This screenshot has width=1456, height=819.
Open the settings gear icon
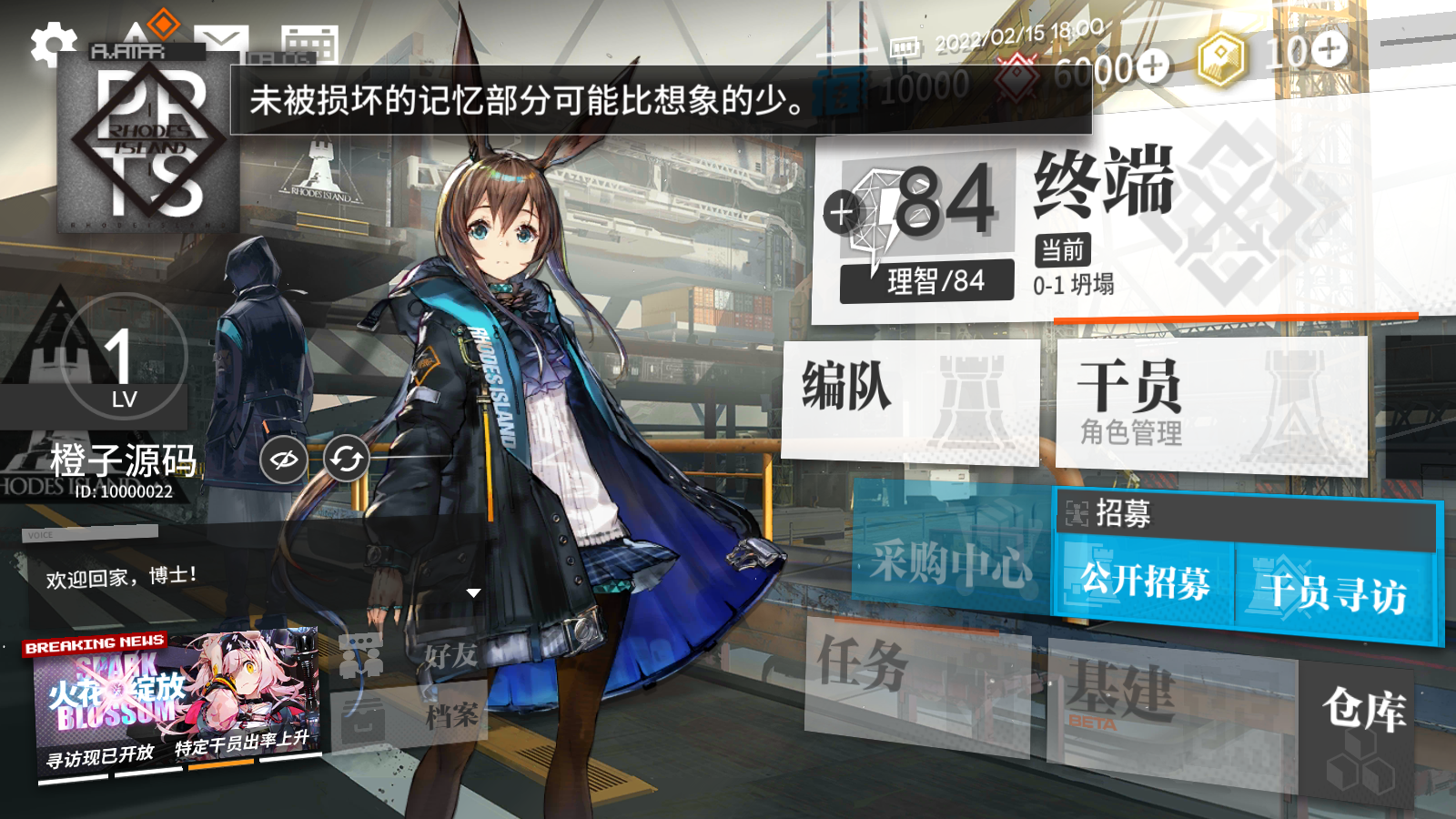pyautogui.click(x=53, y=44)
